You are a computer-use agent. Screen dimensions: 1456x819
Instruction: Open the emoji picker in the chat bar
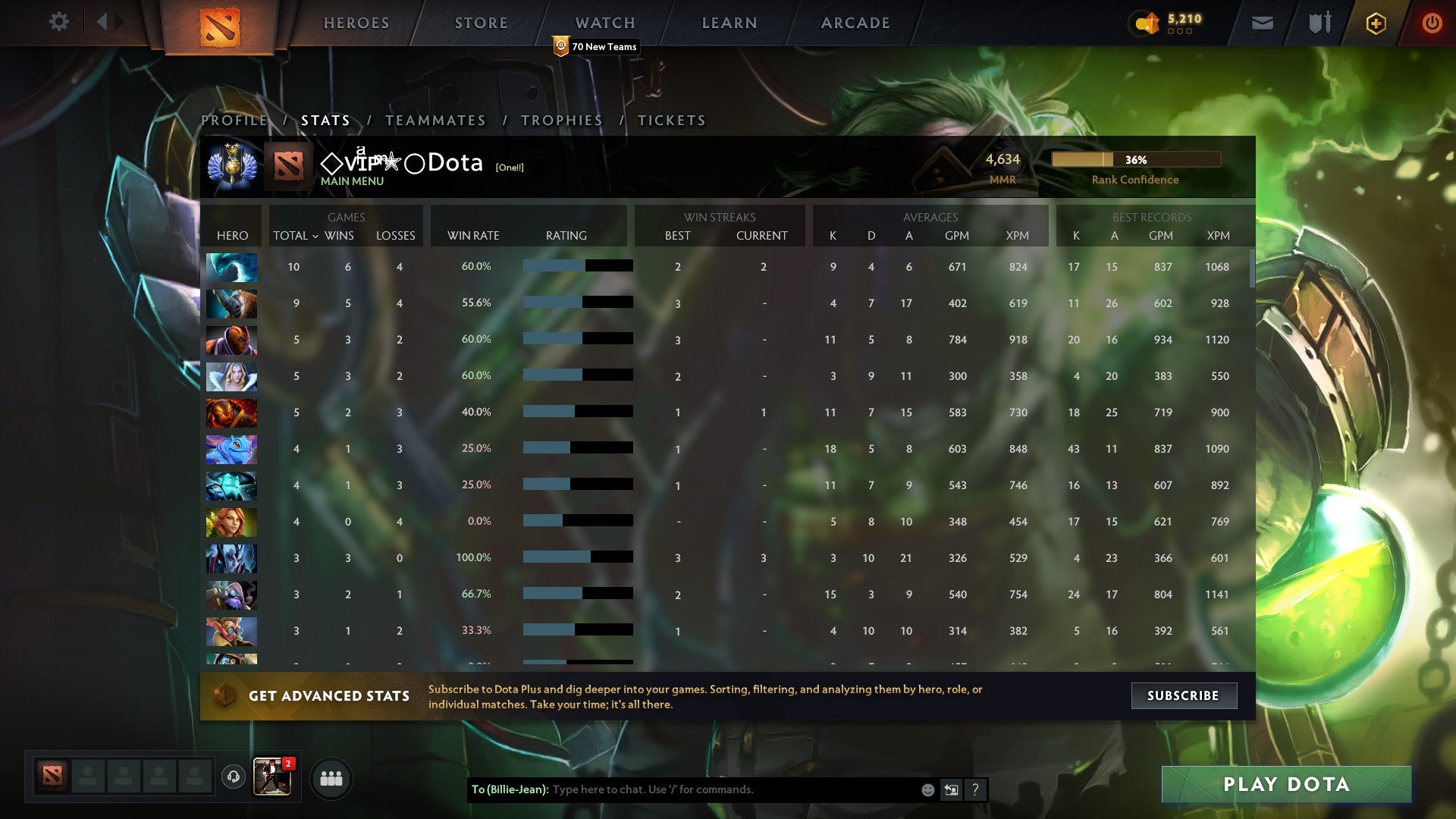tap(927, 789)
